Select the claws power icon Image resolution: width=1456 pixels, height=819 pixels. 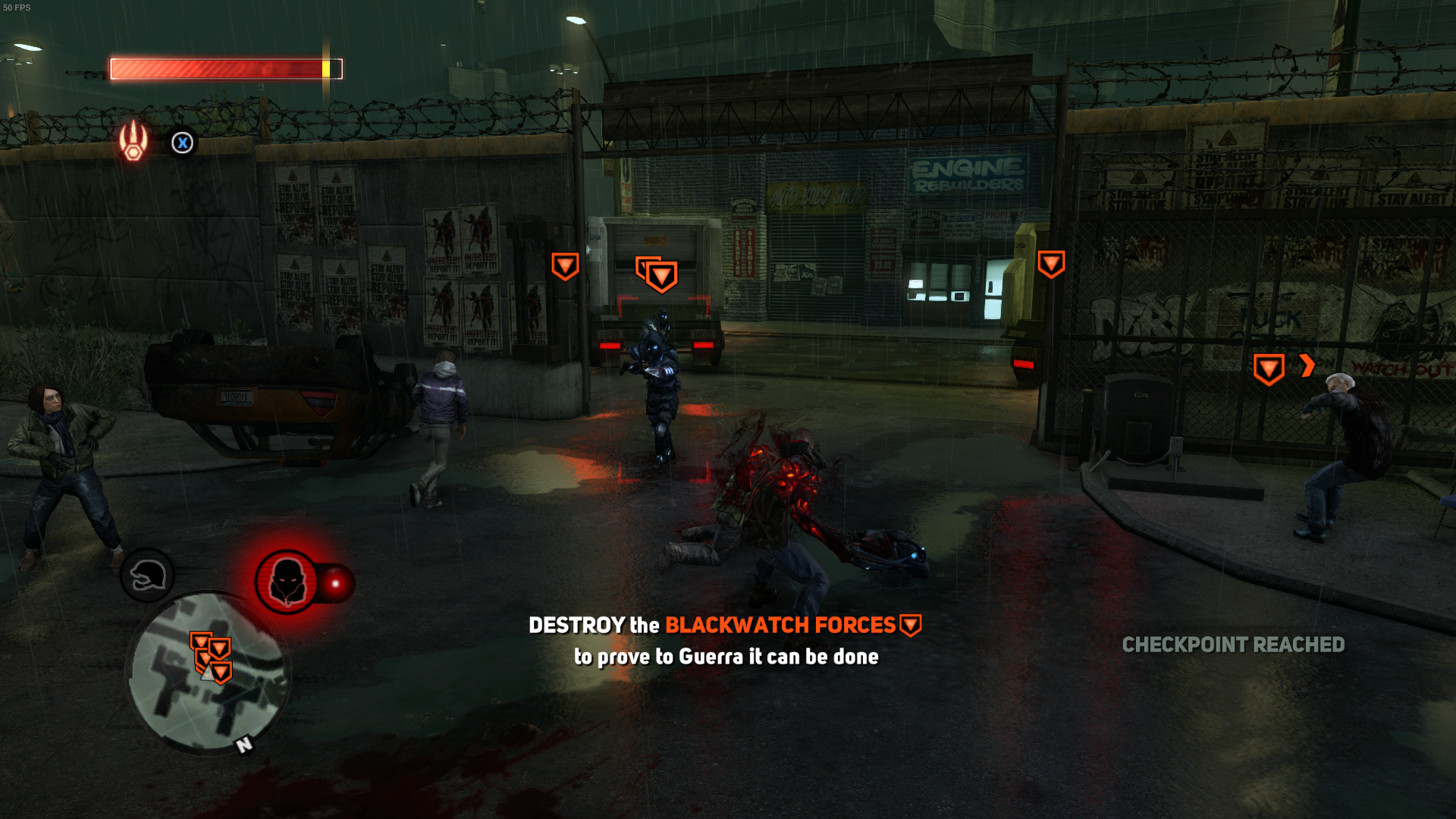pos(133,140)
